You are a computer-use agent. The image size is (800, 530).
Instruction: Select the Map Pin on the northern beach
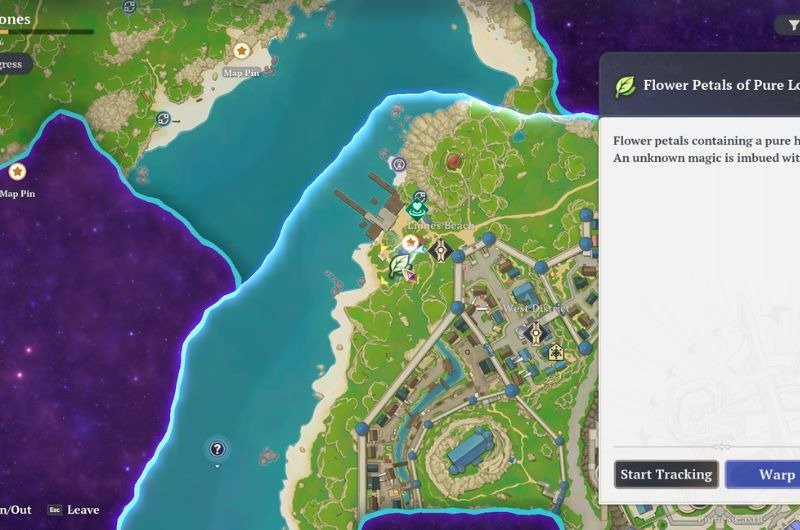[x=241, y=51]
